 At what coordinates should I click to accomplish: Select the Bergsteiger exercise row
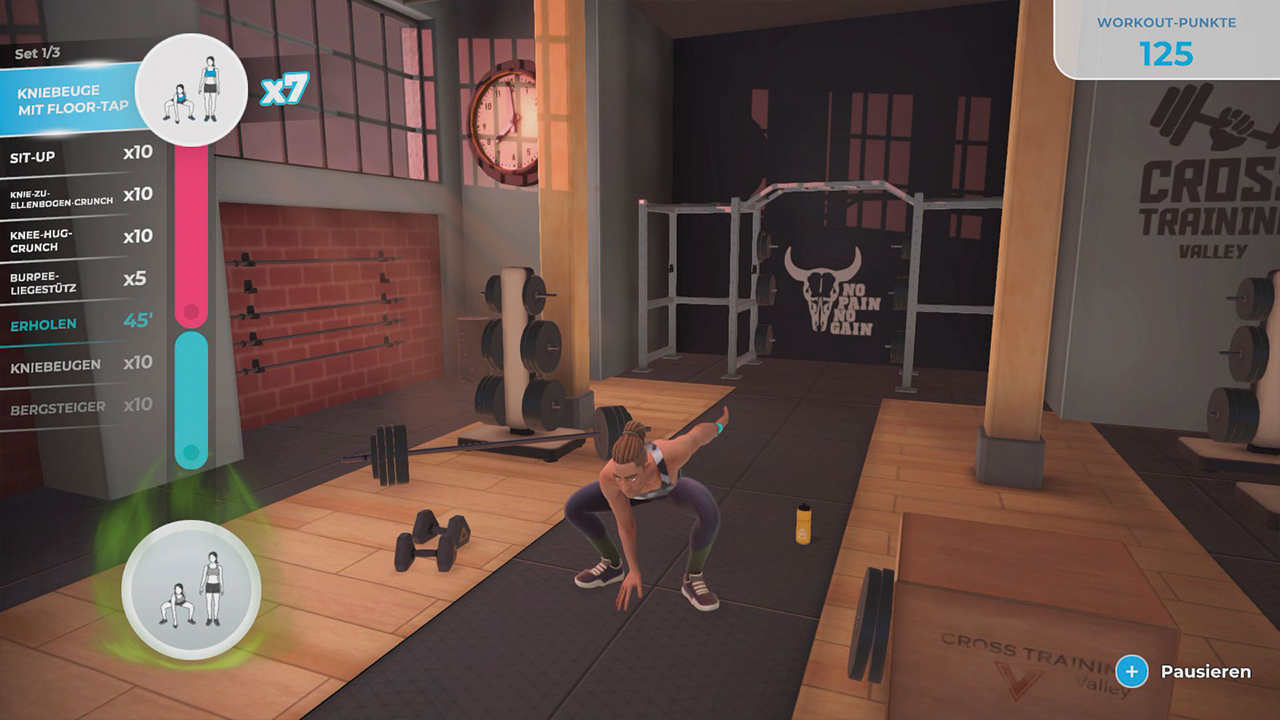pyautogui.click(x=80, y=408)
